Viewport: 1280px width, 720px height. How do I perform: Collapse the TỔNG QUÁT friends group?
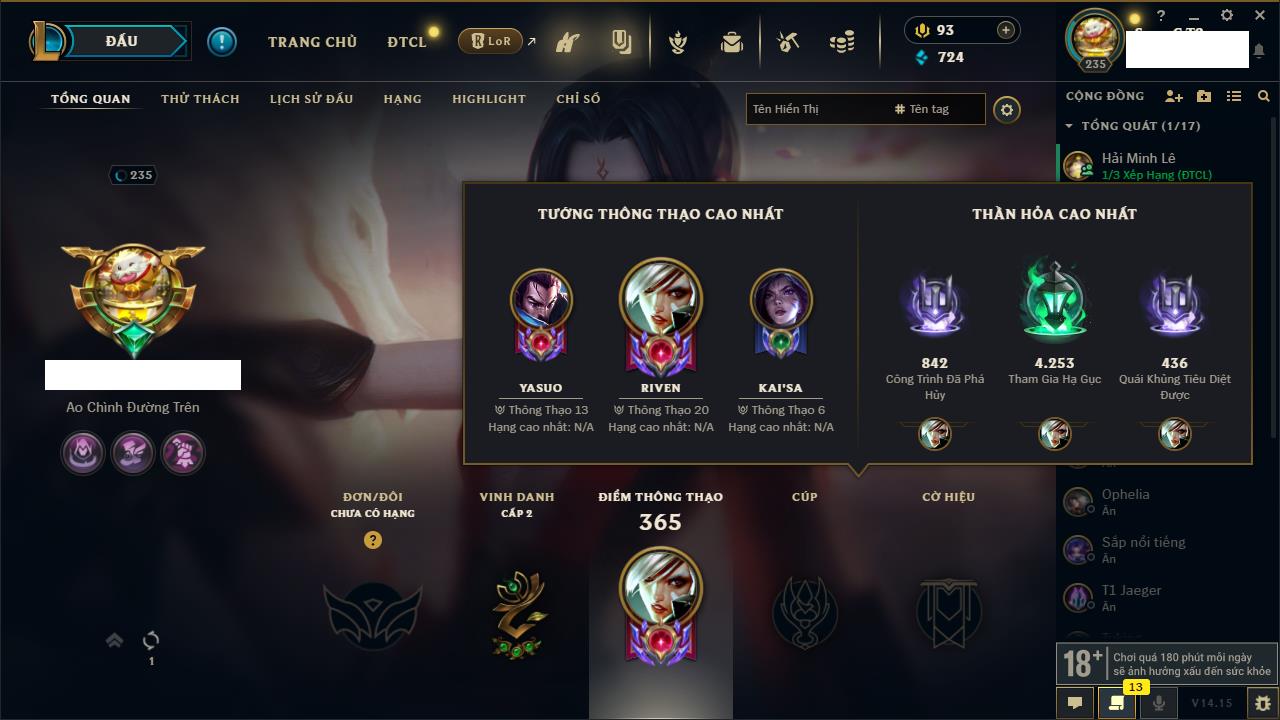[1069, 126]
